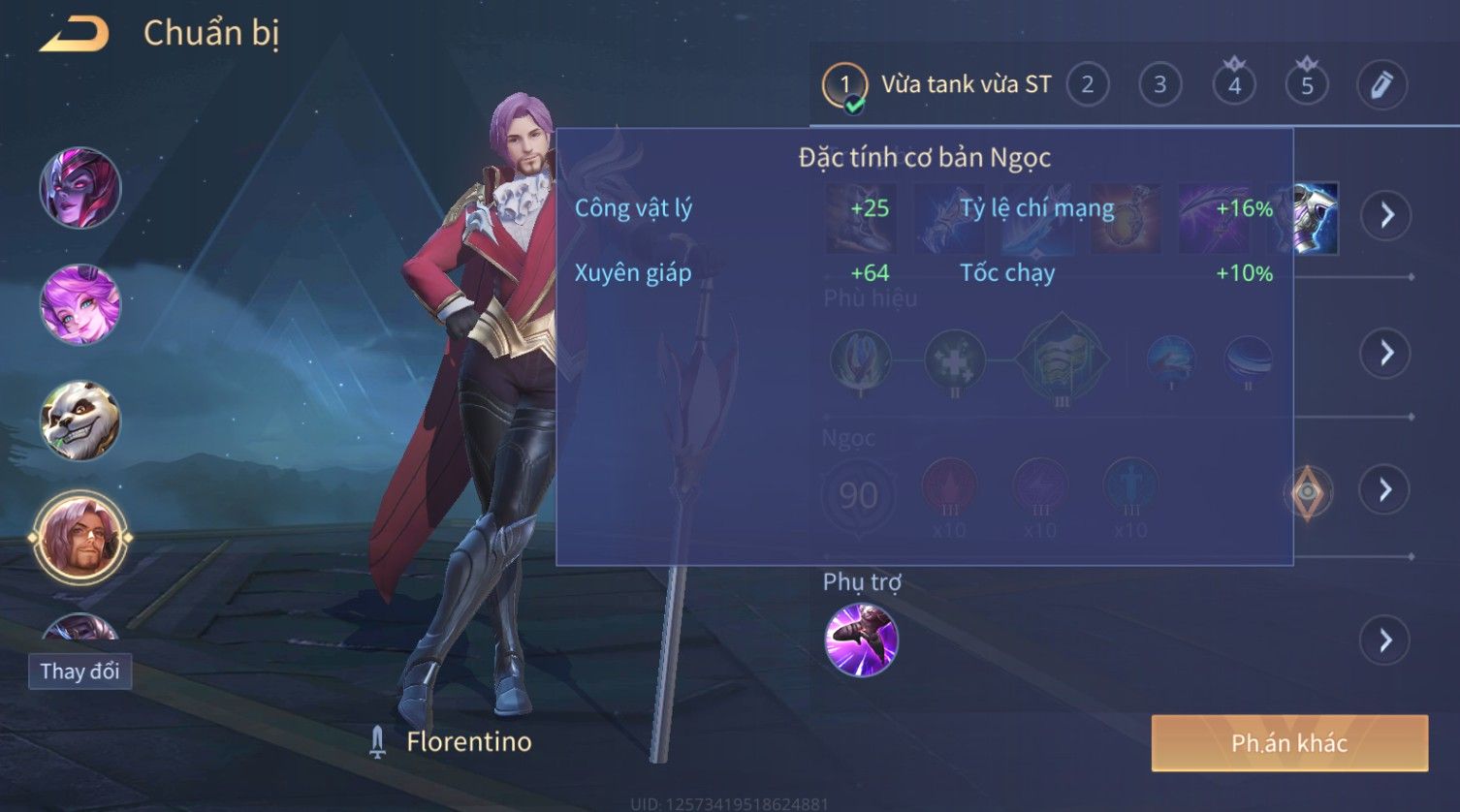
Task: Open the Phù hiệu section arrow
Action: coord(1386,353)
